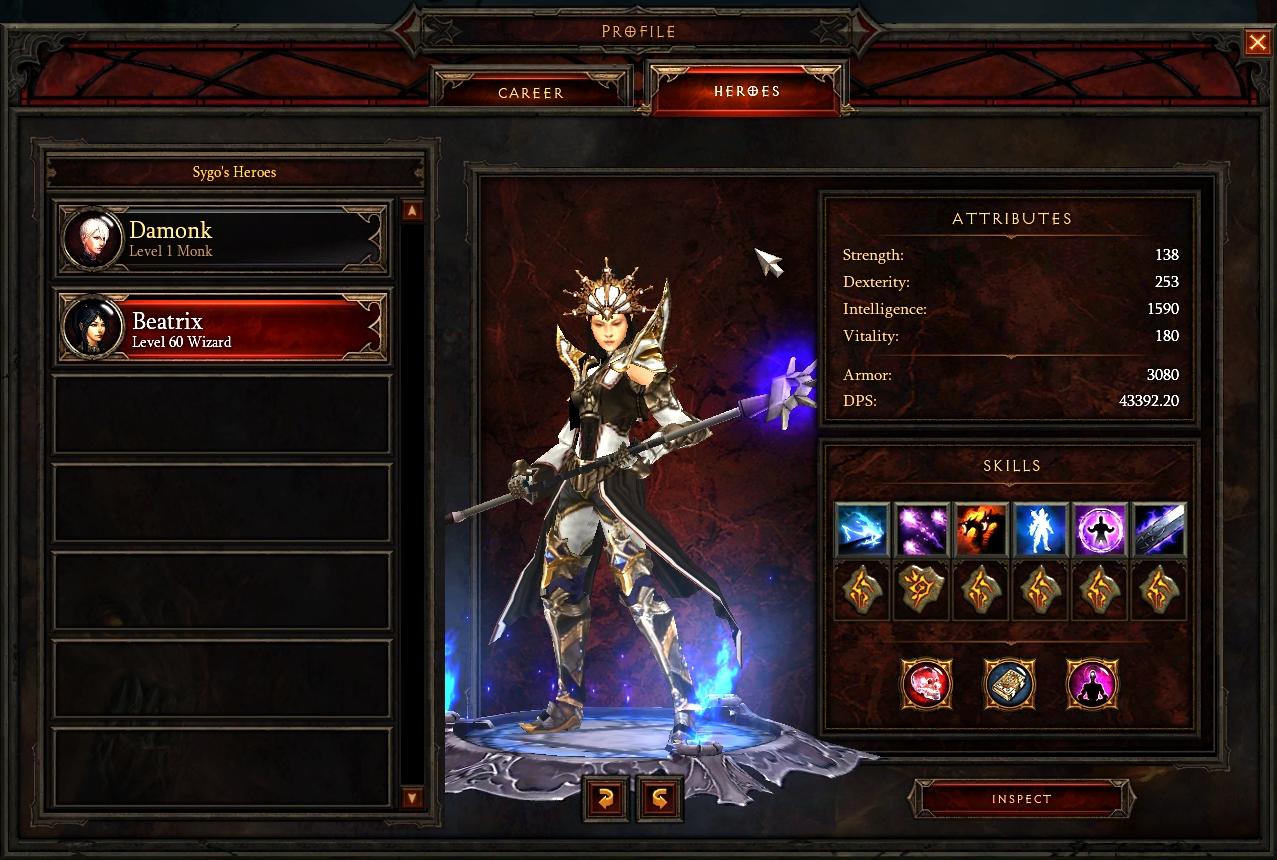The width and height of the screenshot is (1277, 860).
Task: Switch to the Career tab
Action: click(x=531, y=92)
